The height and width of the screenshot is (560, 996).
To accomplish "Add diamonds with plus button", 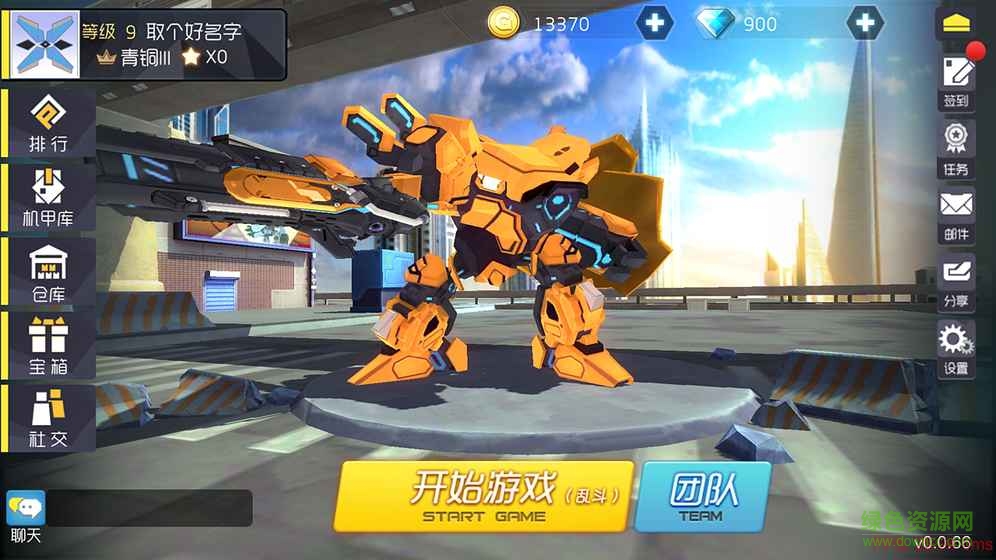I will click(x=865, y=23).
